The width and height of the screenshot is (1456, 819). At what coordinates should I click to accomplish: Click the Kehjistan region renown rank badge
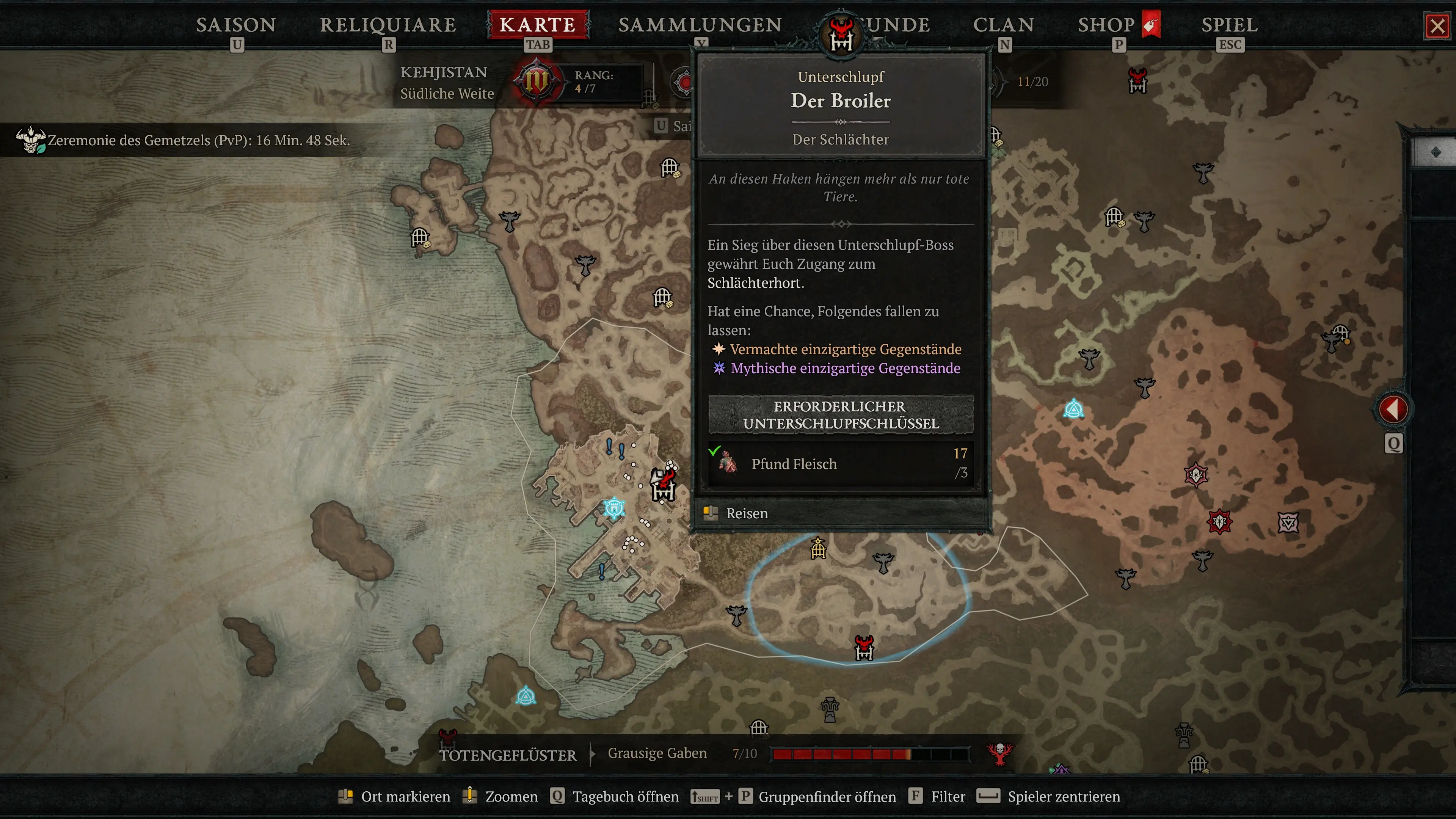click(x=535, y=81)
